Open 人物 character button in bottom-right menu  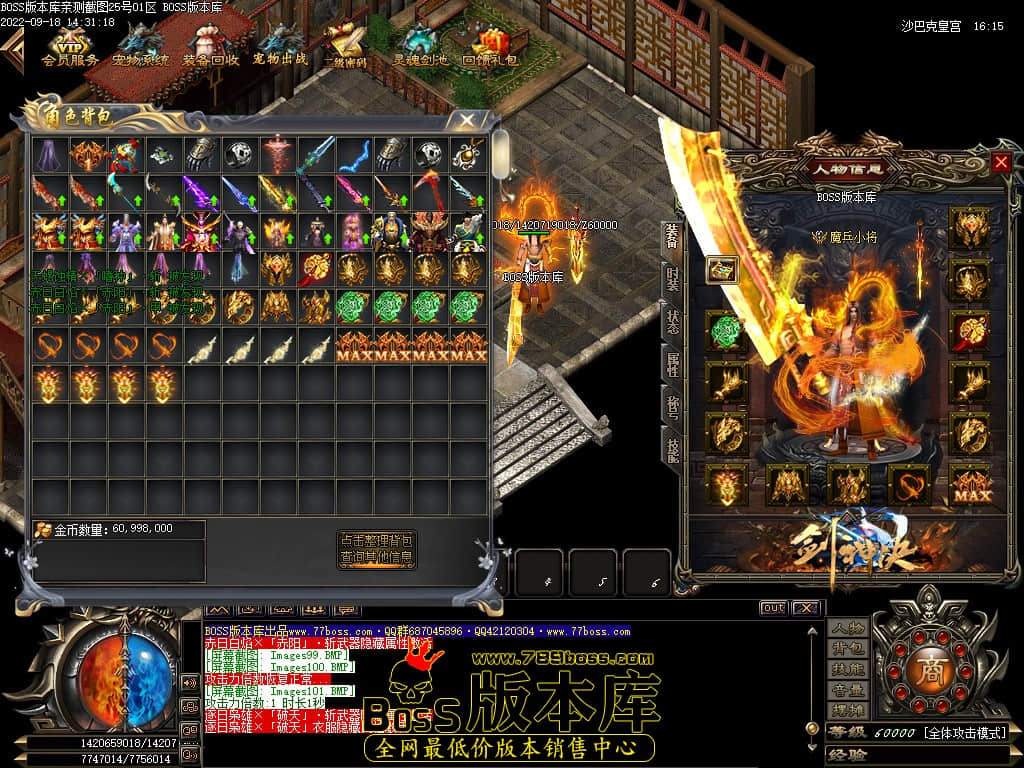(847, 628)
